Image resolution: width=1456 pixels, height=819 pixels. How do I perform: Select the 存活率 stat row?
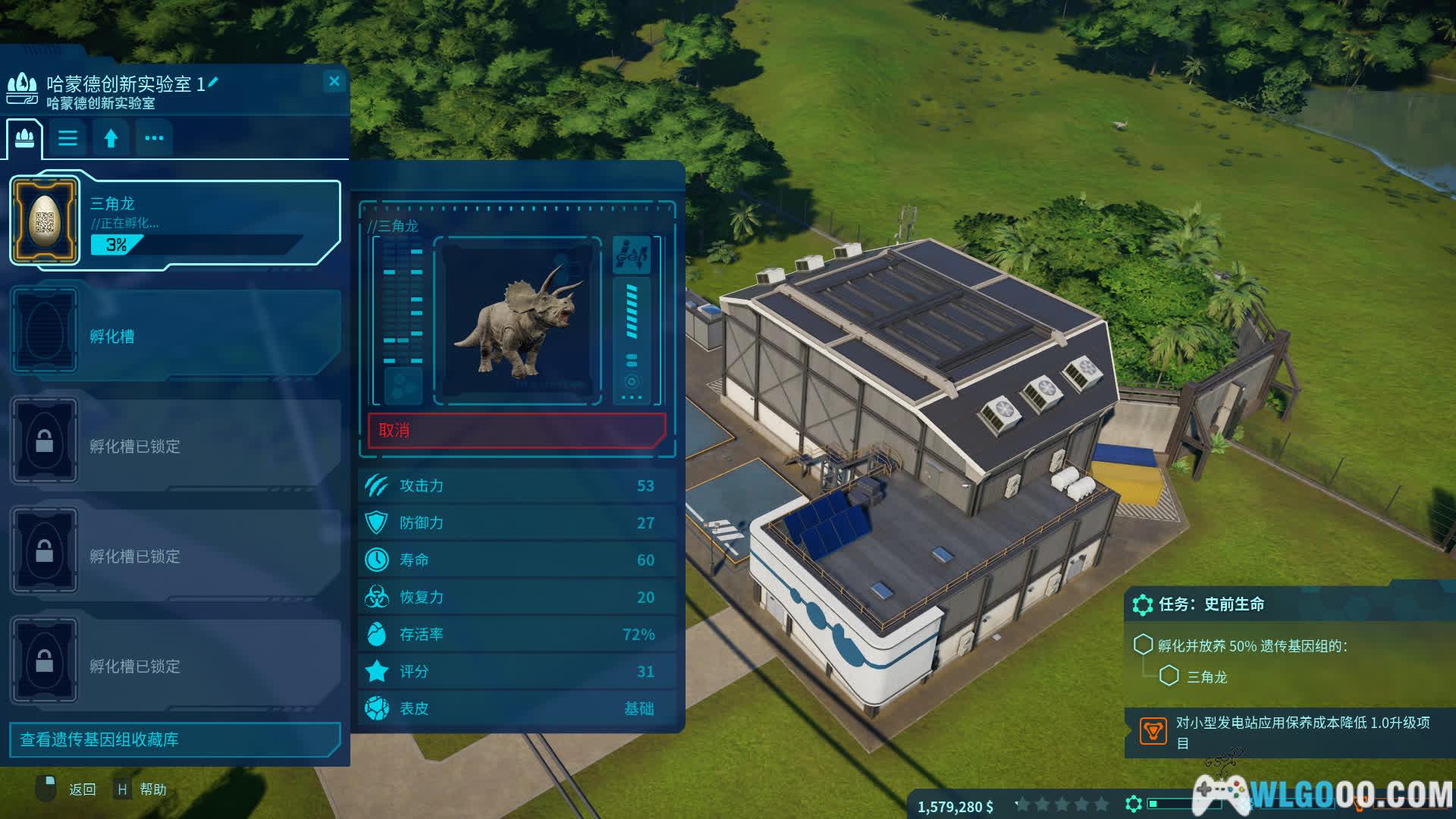pyautogui.click(x=517, y=634)
